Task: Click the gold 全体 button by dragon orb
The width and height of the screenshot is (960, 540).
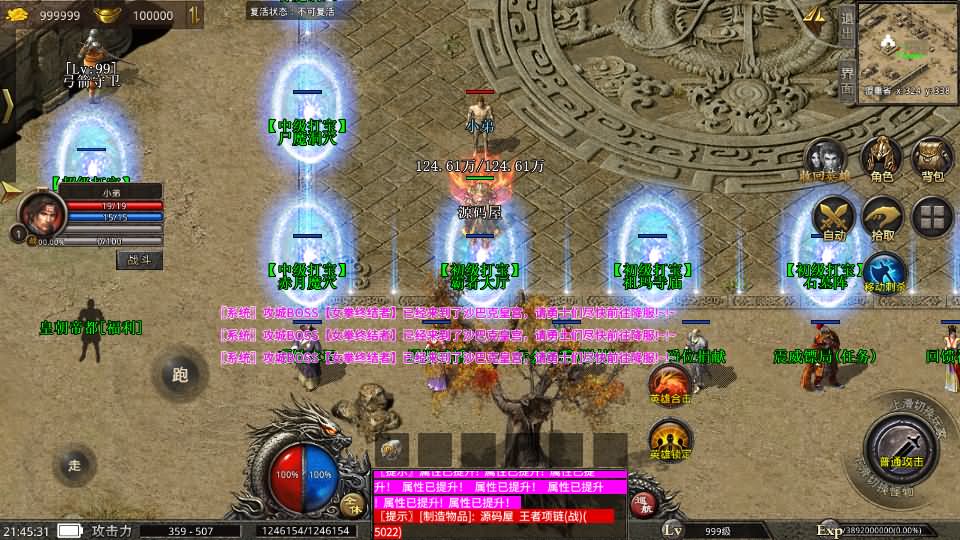Action: (351, 505)
